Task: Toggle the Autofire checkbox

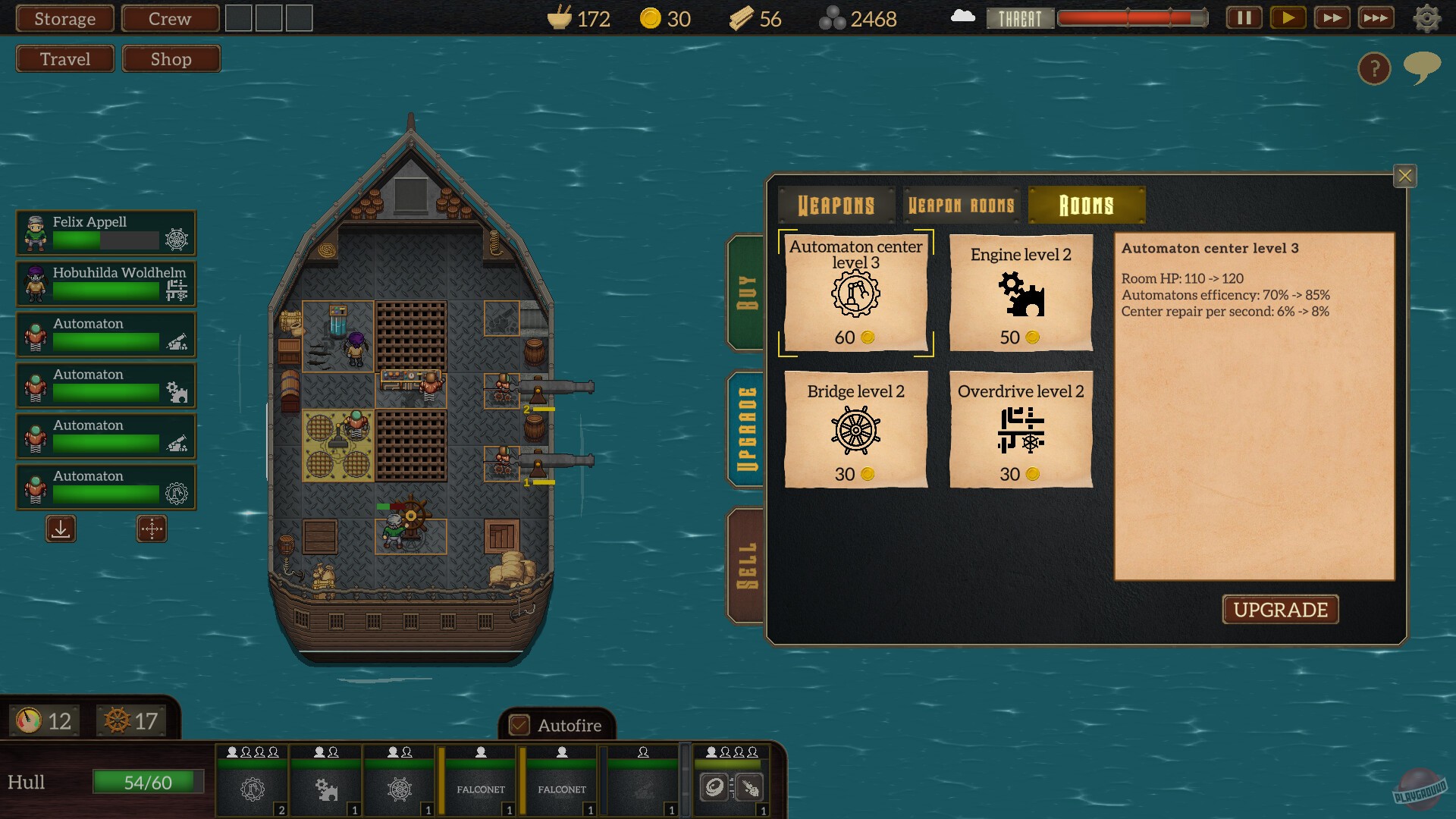Action: coord(519,726)
